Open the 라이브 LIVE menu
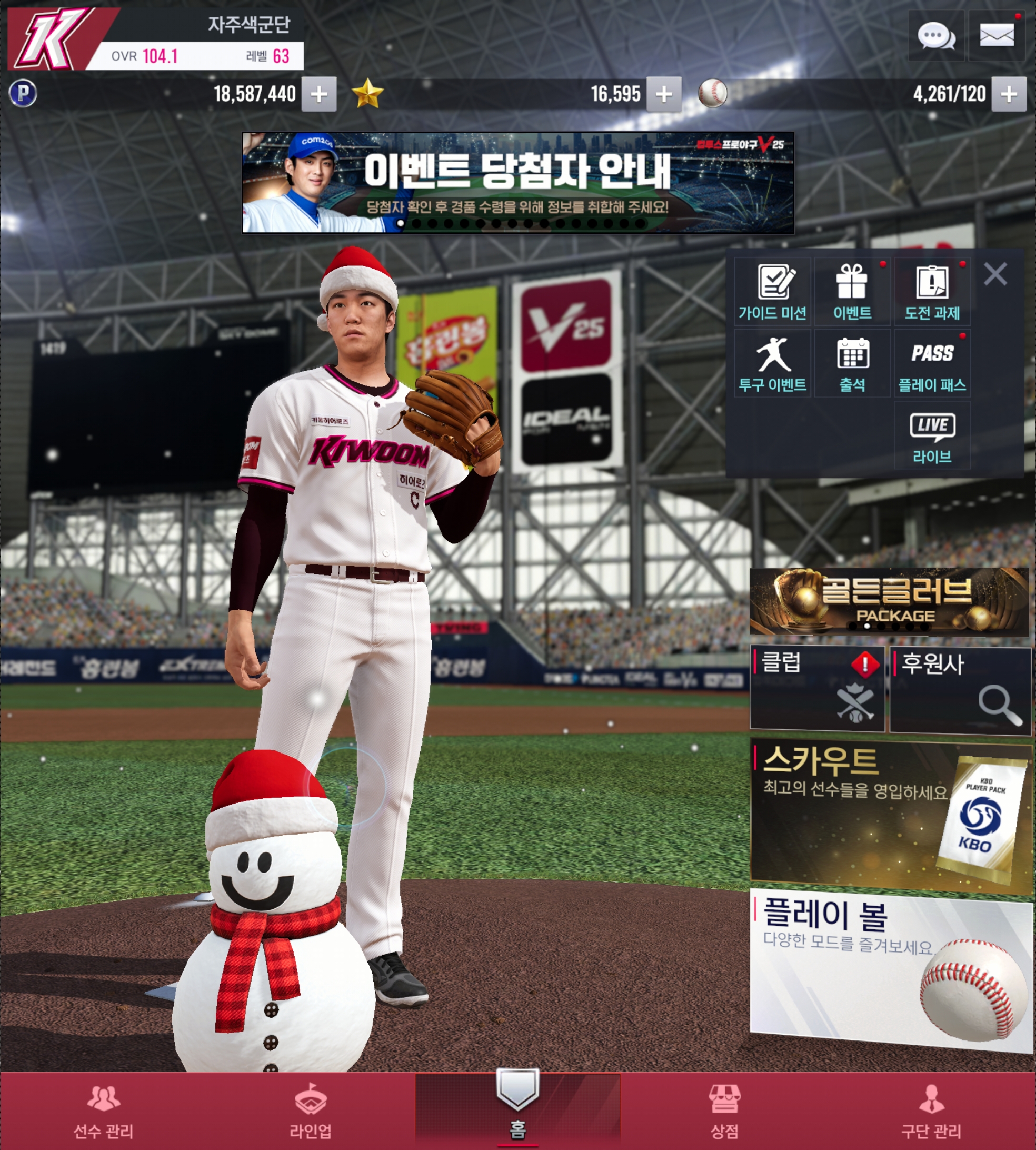This screenshot has width=1036, height=1150. point(932,437)
